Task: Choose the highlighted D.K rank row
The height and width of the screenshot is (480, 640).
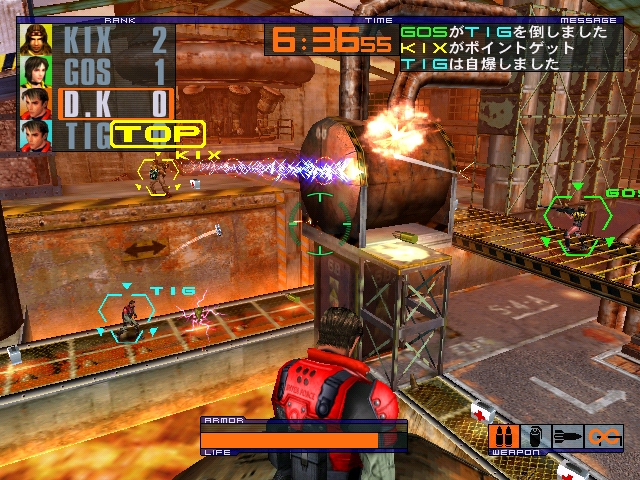Action: 115,104
